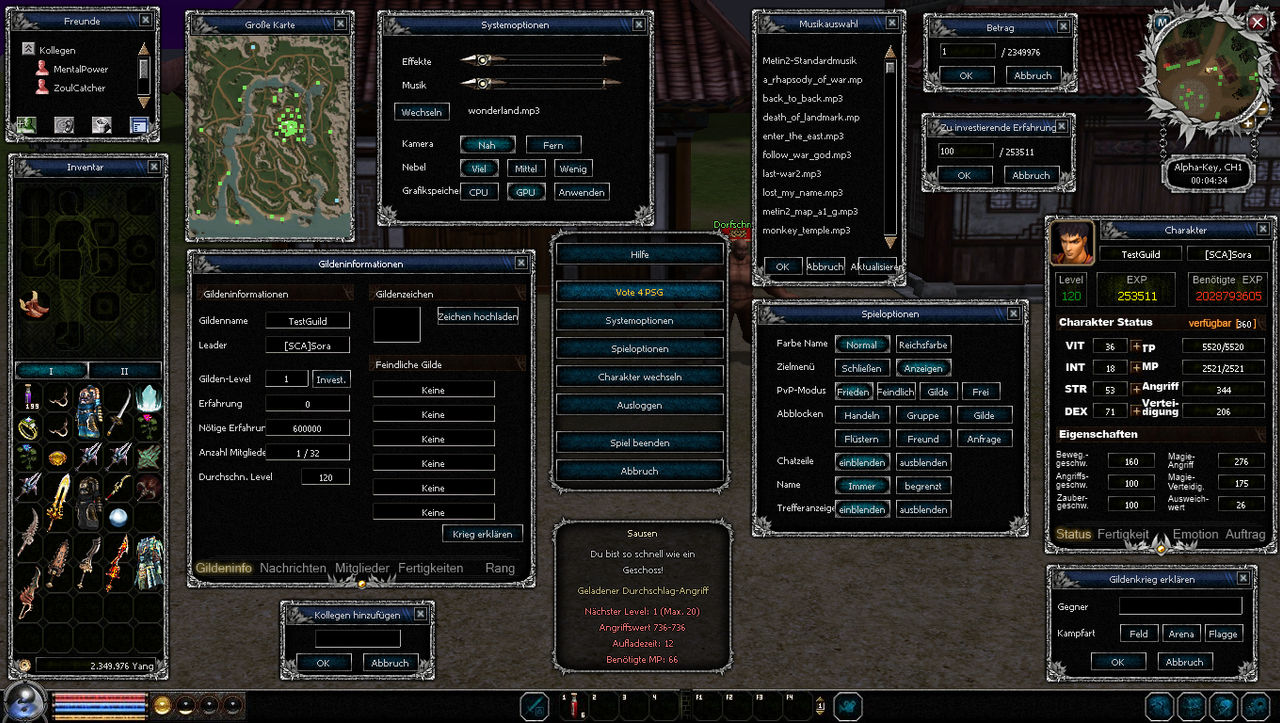This screenshot has width=1280, height=723.
Task: Open the friend add icon in Freunde panel
Action: pos(25,125)
